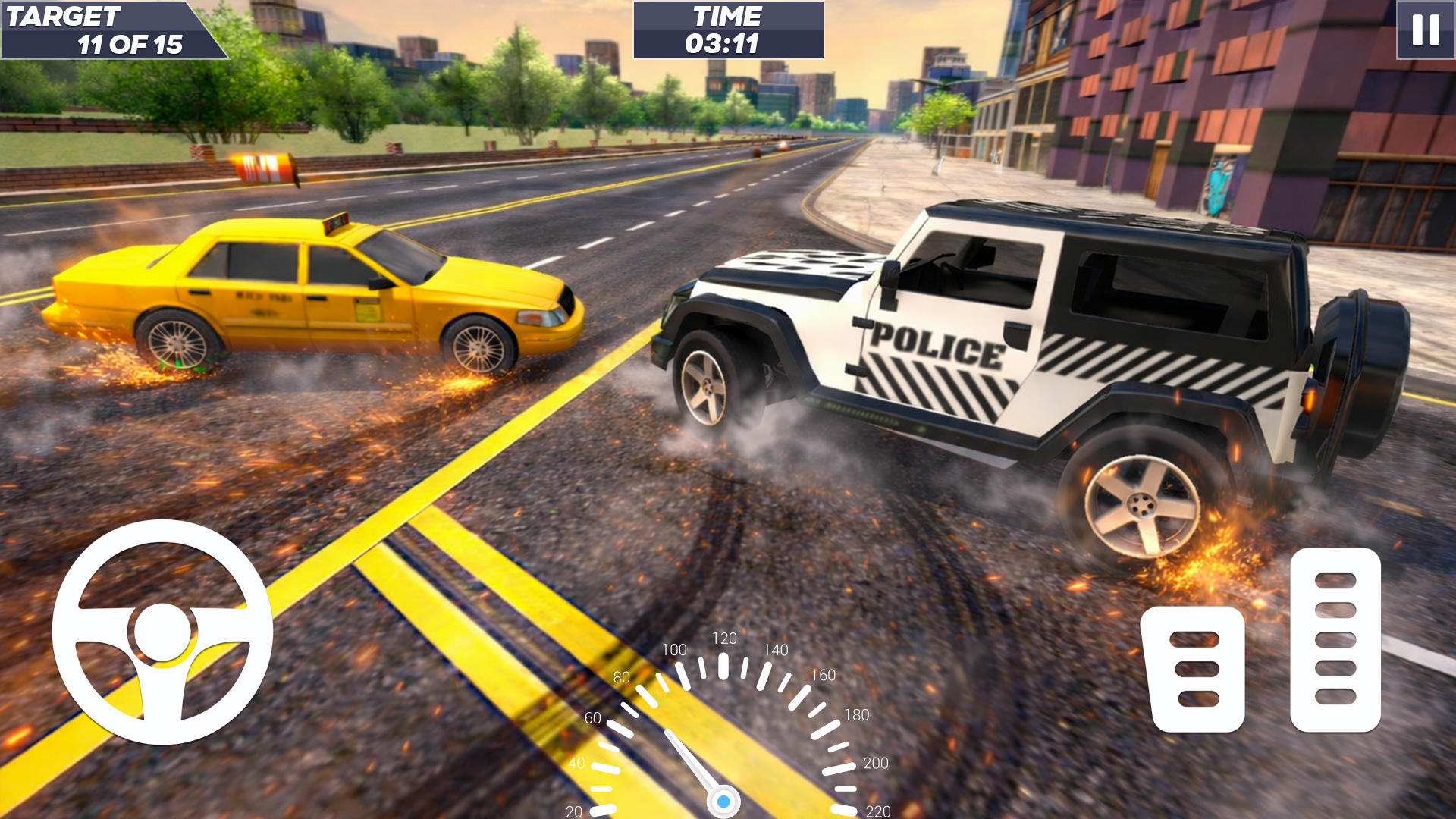Click the 03:11 timer display
The height and width of the screenshot is (819, 1456).
726,43
